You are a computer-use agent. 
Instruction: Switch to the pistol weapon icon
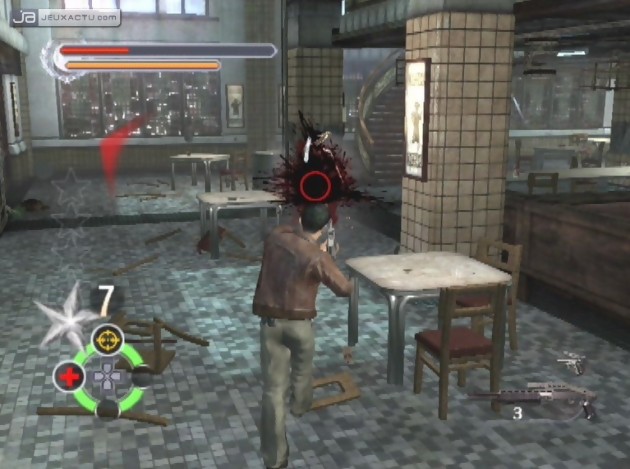(x=571, y=362)
